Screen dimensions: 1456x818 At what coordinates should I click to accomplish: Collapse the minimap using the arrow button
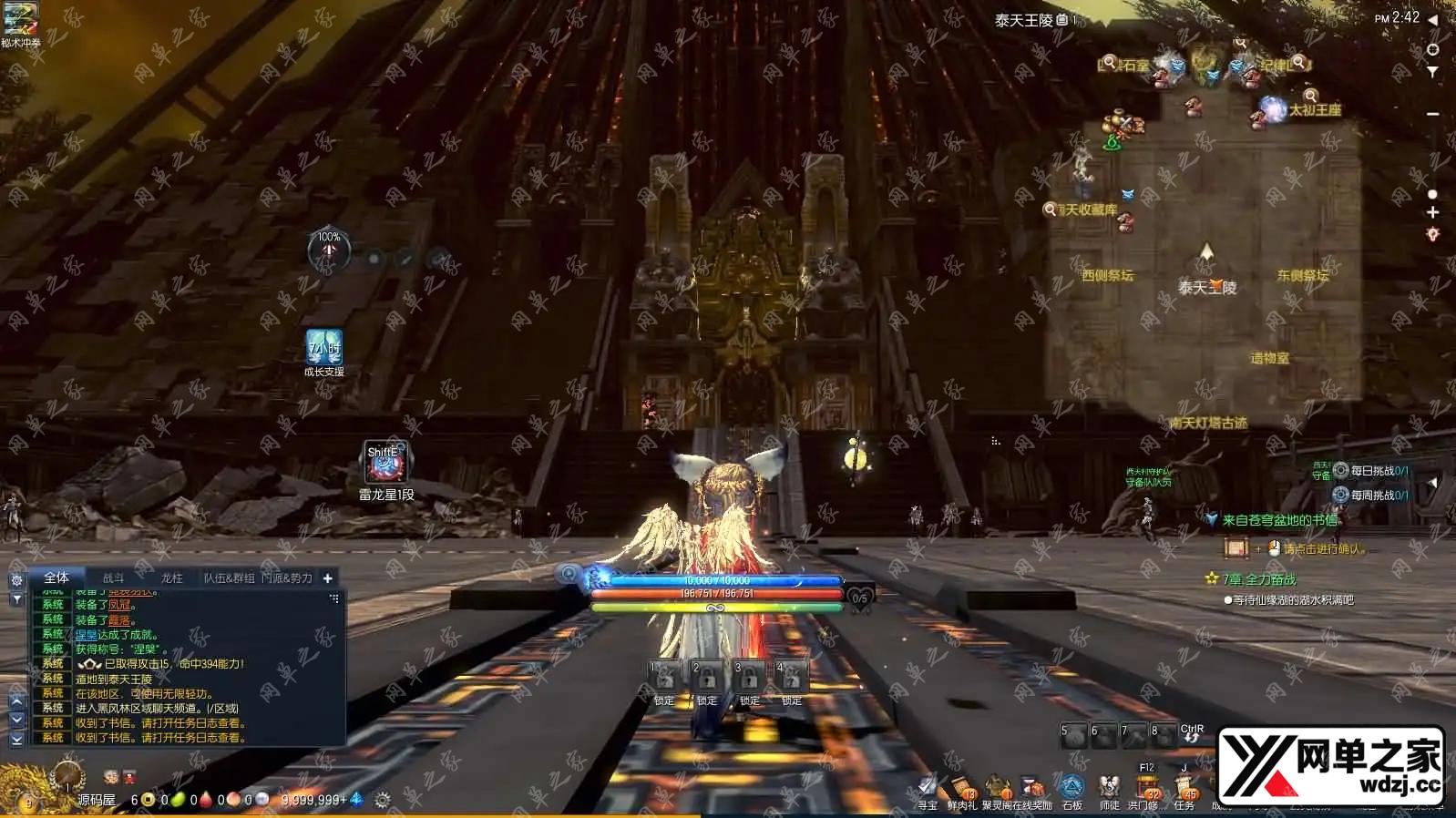pos(1432,19)
